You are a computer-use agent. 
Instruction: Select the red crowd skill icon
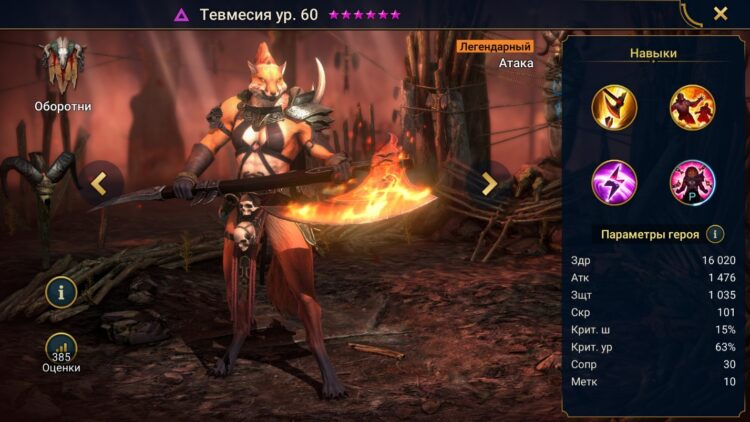(x=692, y=107)
